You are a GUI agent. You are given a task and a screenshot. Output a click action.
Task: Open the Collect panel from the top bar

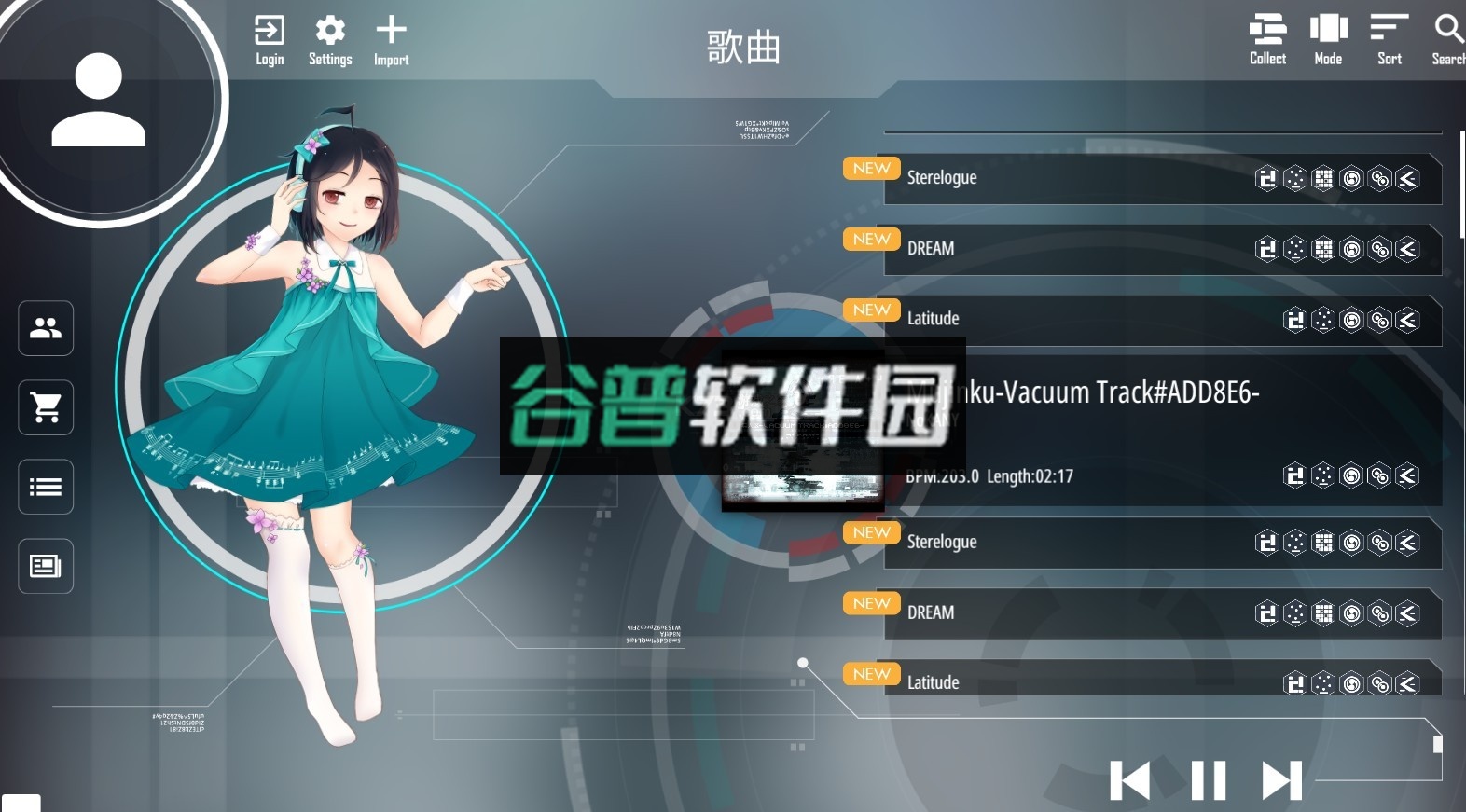(x=1266, y=37)
